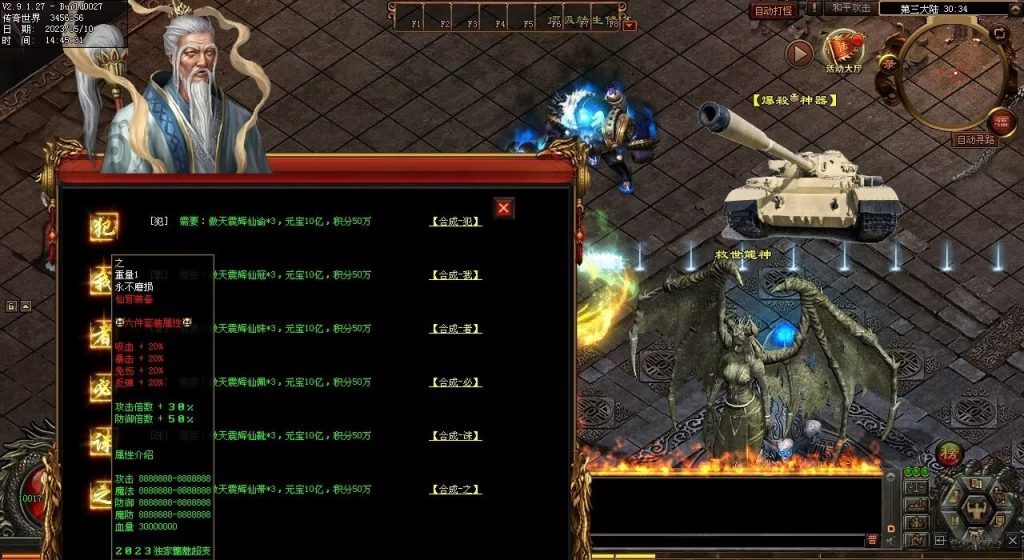
Task: Switch the 和平攻击 attack mode button
Action: click(851, 8)
